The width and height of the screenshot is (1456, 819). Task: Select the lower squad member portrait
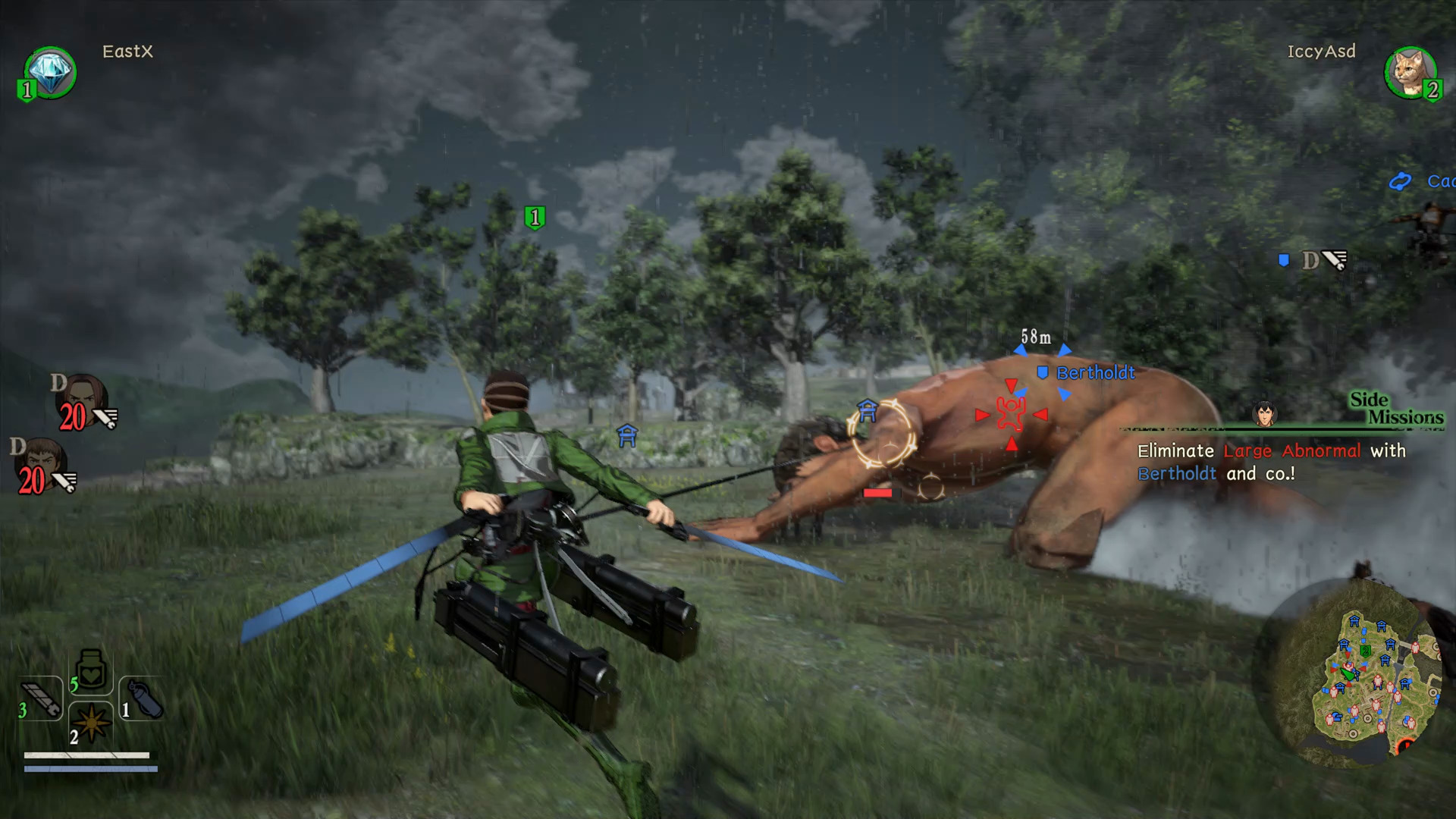[x=42, y=466]
